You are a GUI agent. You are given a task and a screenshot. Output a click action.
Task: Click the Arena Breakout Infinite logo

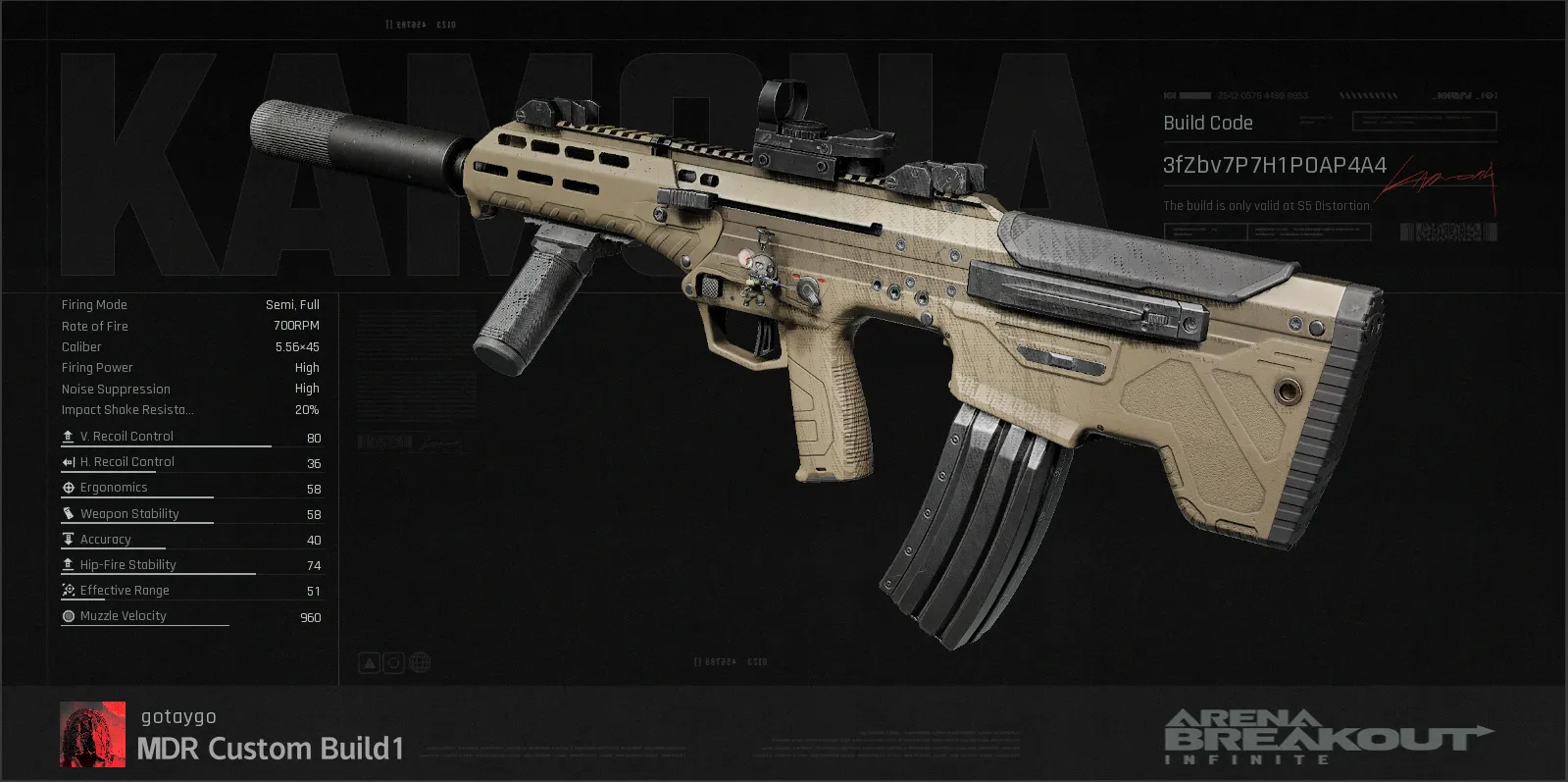pyautogui.click(x=1326, y=736)
